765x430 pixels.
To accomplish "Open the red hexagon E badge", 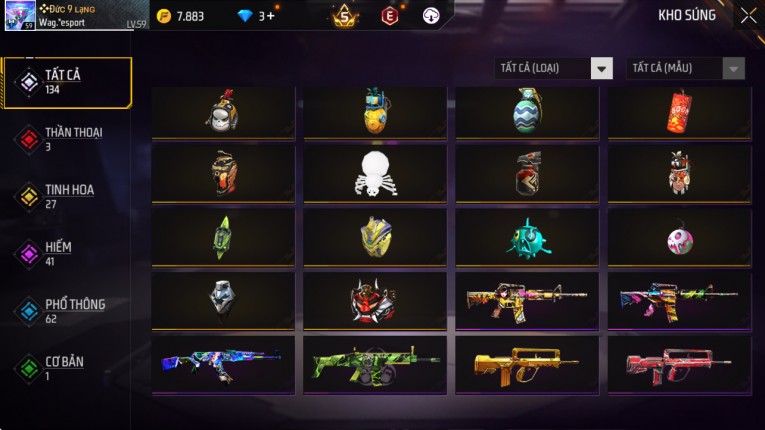I will 389,16.
